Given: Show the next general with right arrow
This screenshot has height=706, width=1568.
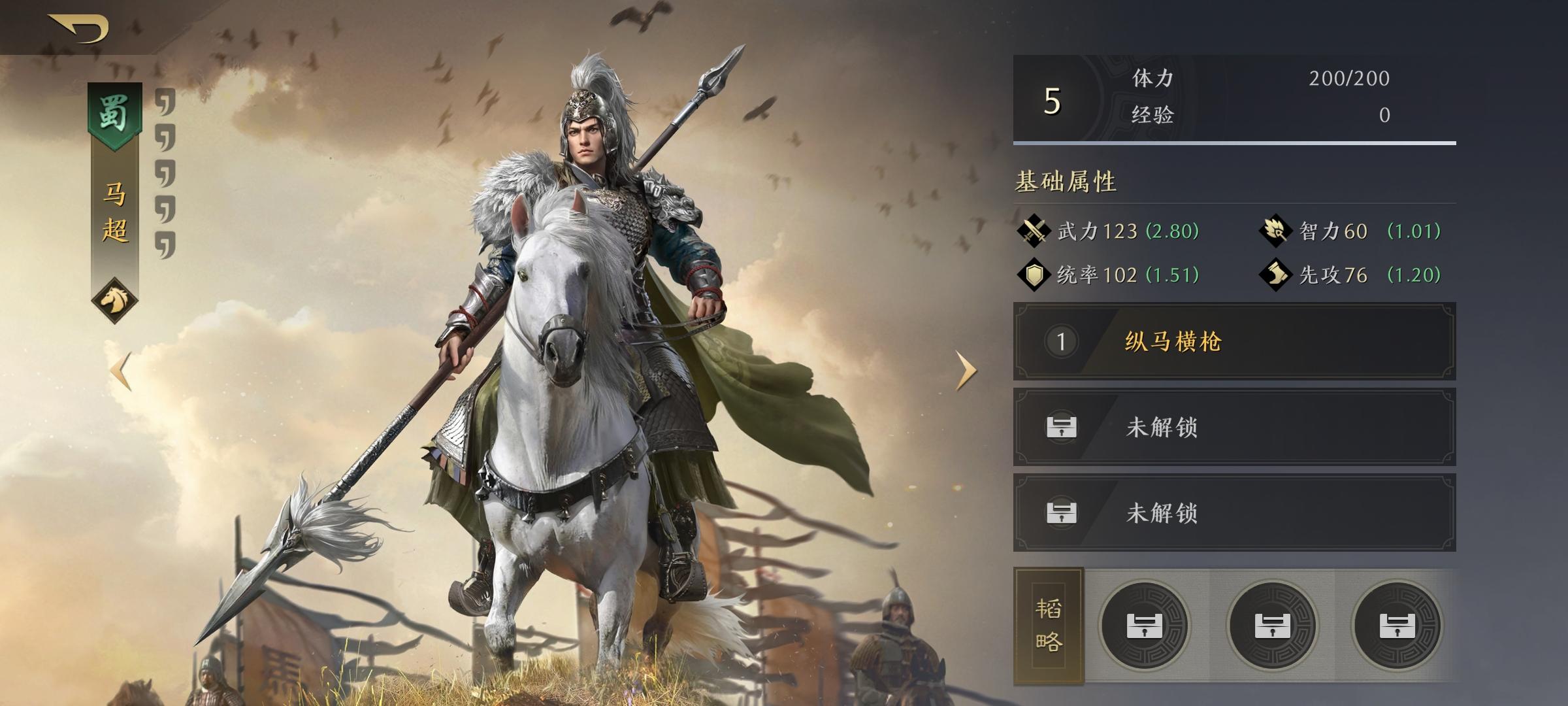Looking at the screenshot, I should coord(966,371).
